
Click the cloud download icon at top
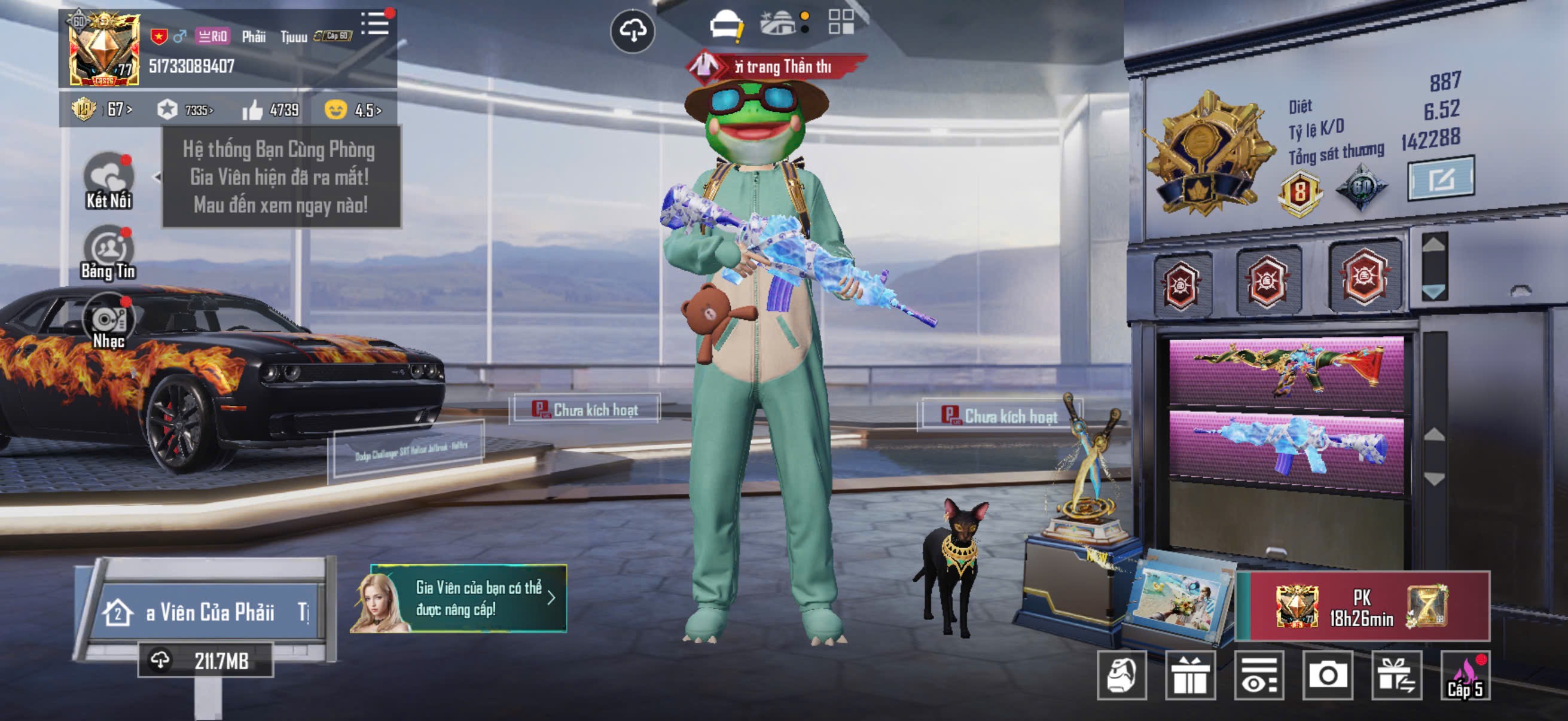coord(633,30)
